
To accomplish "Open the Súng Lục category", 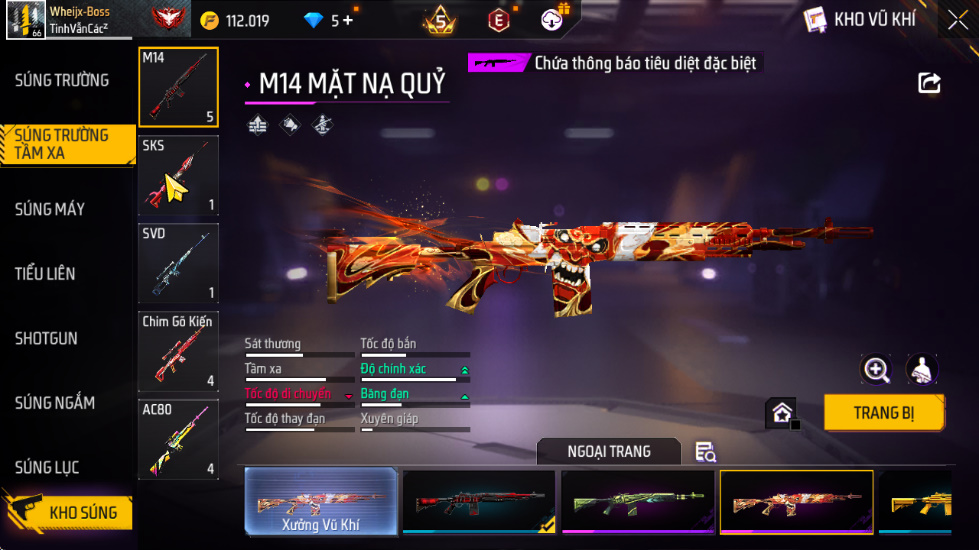I will [47, 467].
